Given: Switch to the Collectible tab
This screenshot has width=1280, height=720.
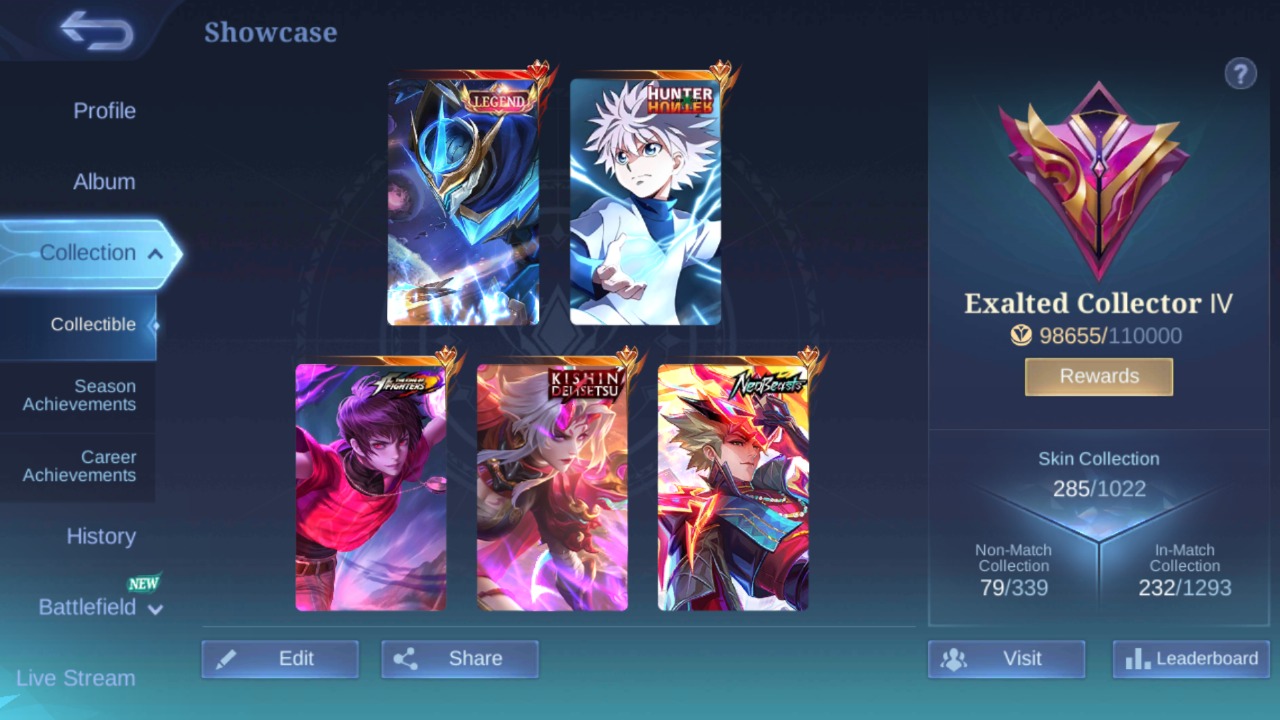Looking at the screenshot, I should [x=93, y=324].
